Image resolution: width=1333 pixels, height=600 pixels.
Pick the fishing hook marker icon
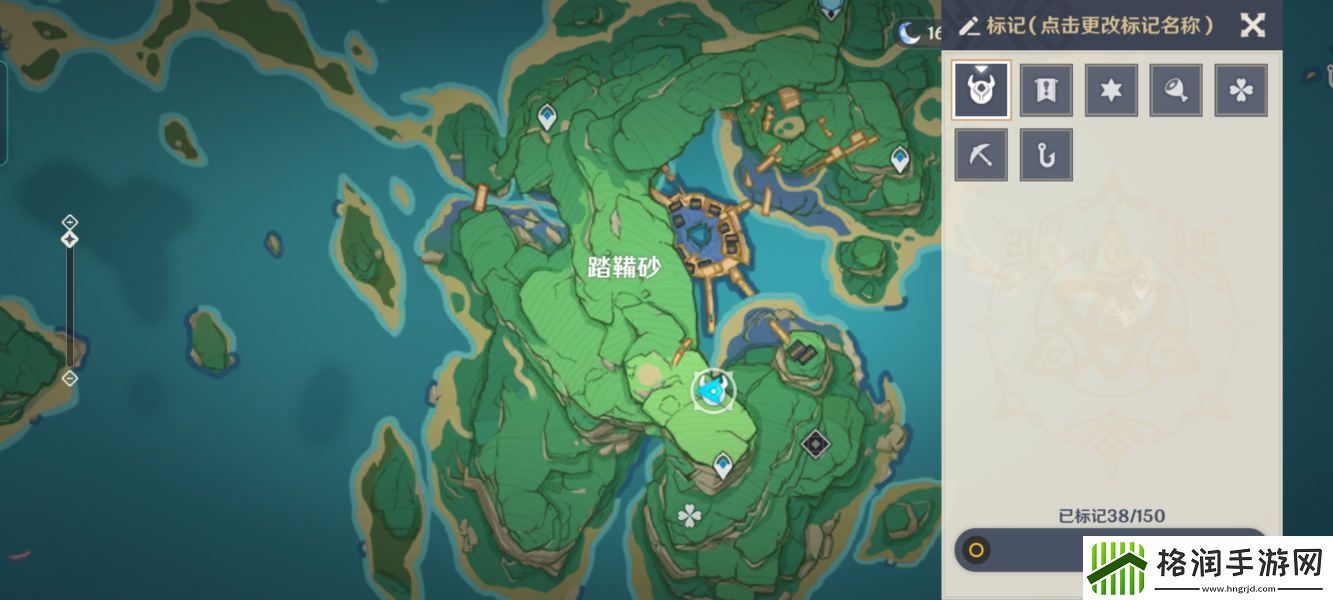1046,155
